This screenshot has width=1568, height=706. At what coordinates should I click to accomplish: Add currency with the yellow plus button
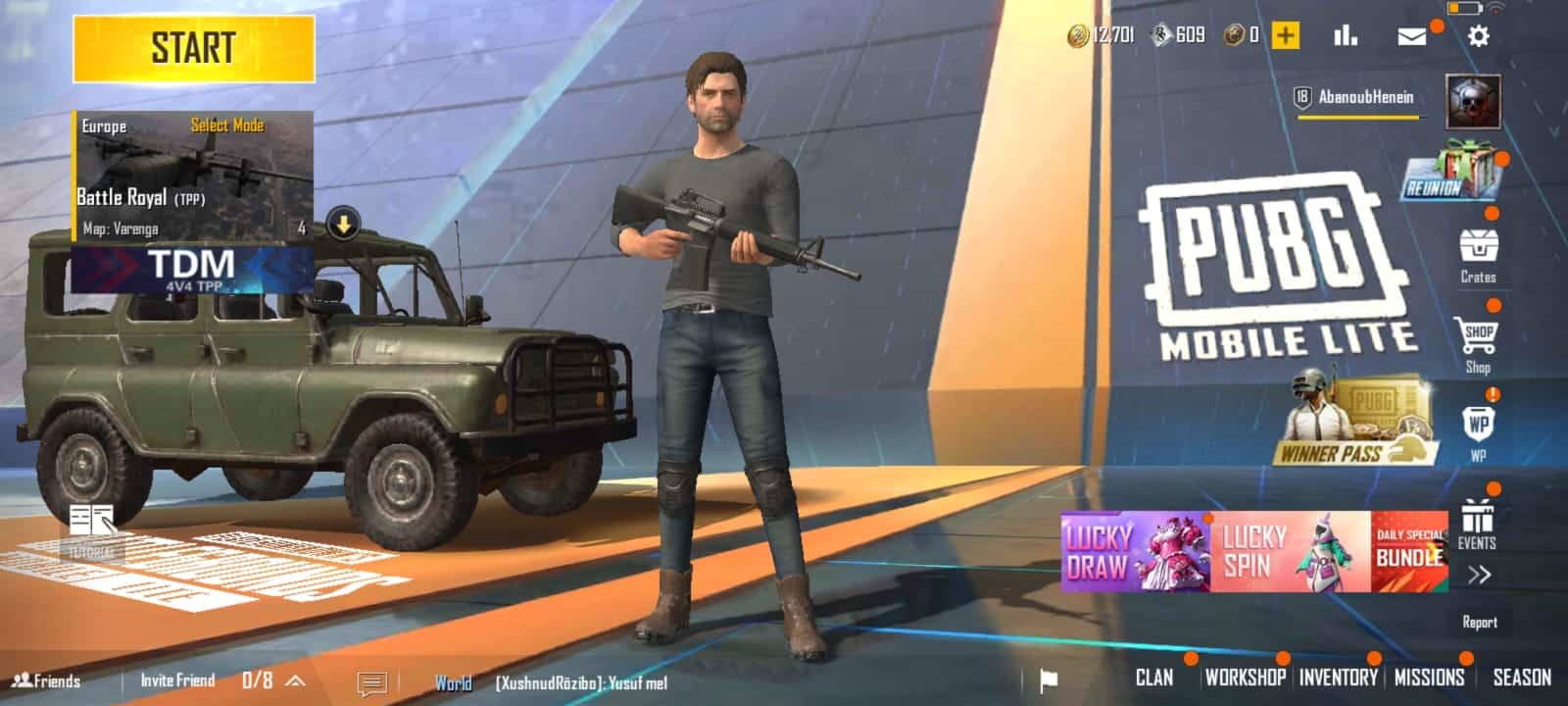pyautogui.click(x=1285, y=36)
